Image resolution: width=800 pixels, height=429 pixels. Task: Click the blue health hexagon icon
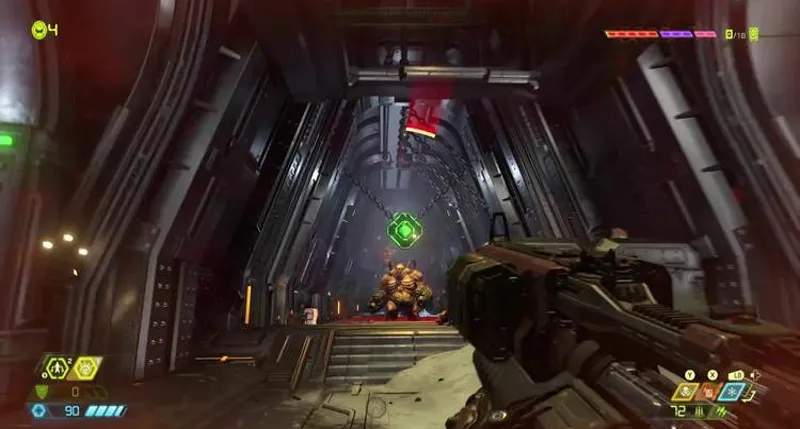click(40, 410)
